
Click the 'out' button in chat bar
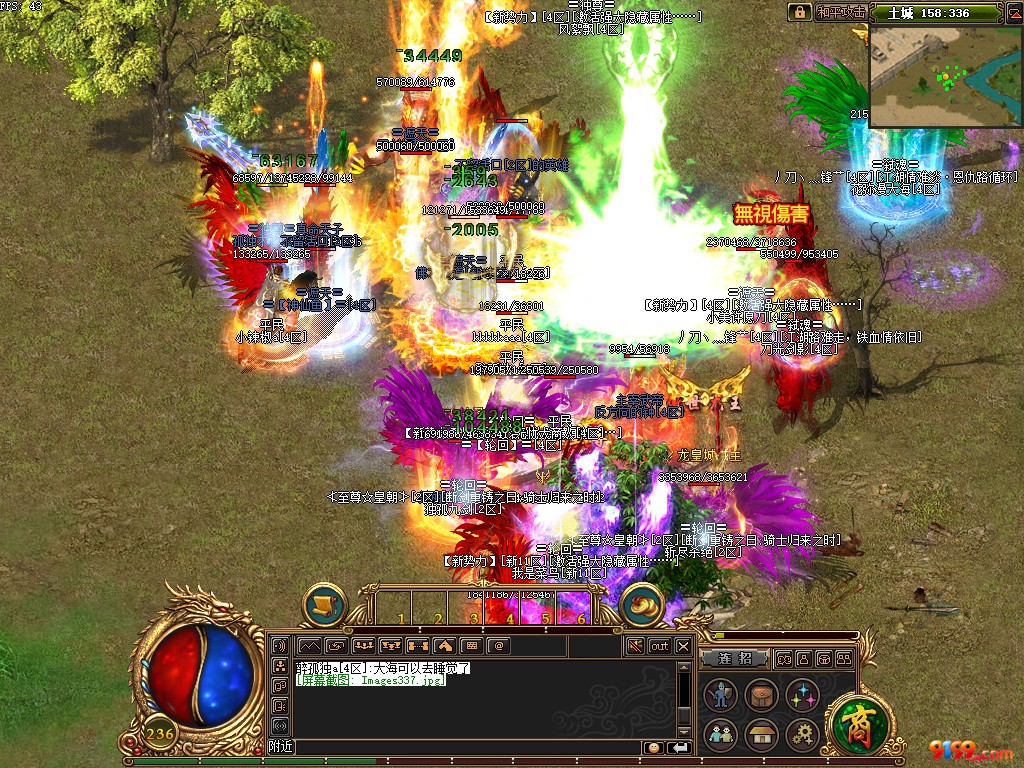[x=659, y=646]
